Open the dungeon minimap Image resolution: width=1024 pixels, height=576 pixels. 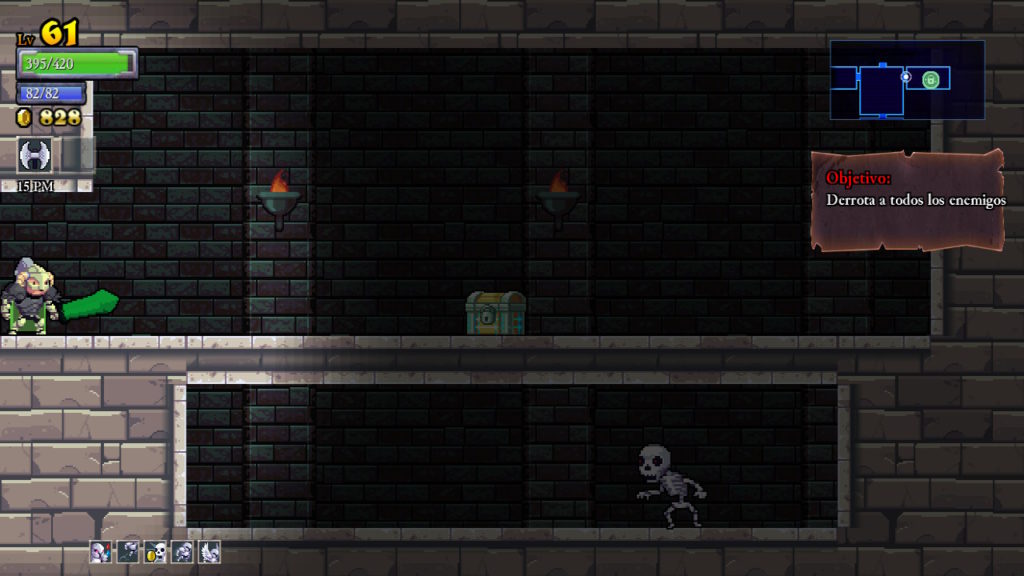click(x=906, y=80)
